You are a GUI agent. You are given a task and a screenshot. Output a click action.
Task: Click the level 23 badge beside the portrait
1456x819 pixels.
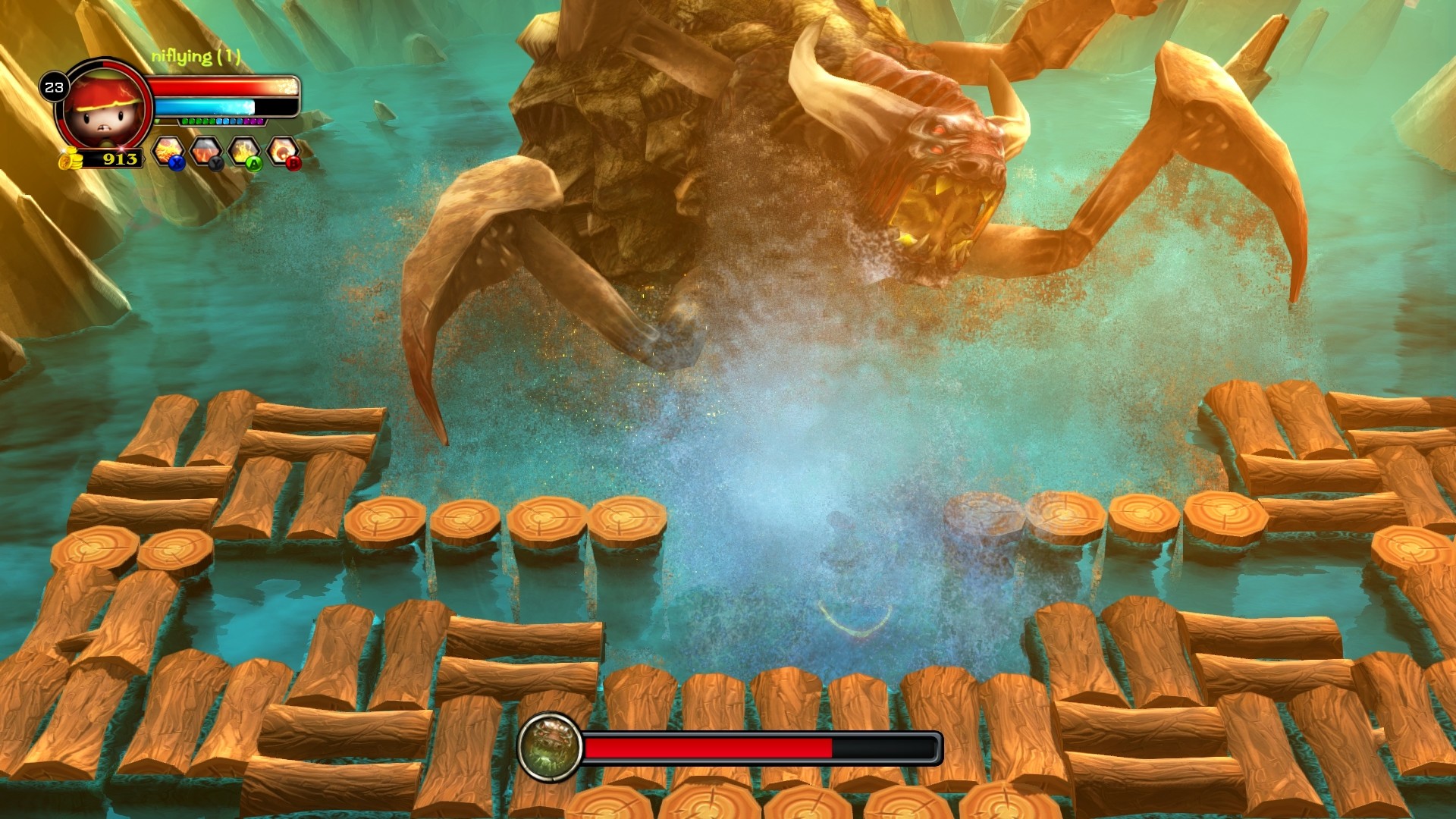55,86
